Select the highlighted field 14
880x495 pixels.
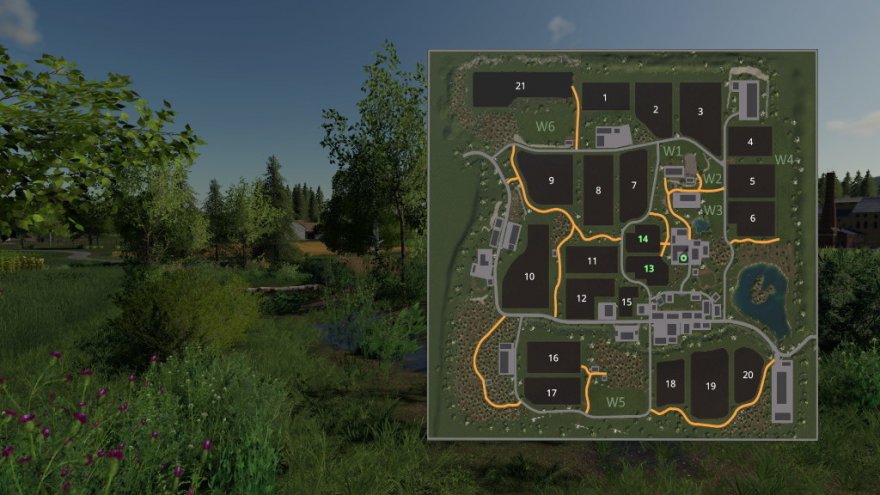644,239
